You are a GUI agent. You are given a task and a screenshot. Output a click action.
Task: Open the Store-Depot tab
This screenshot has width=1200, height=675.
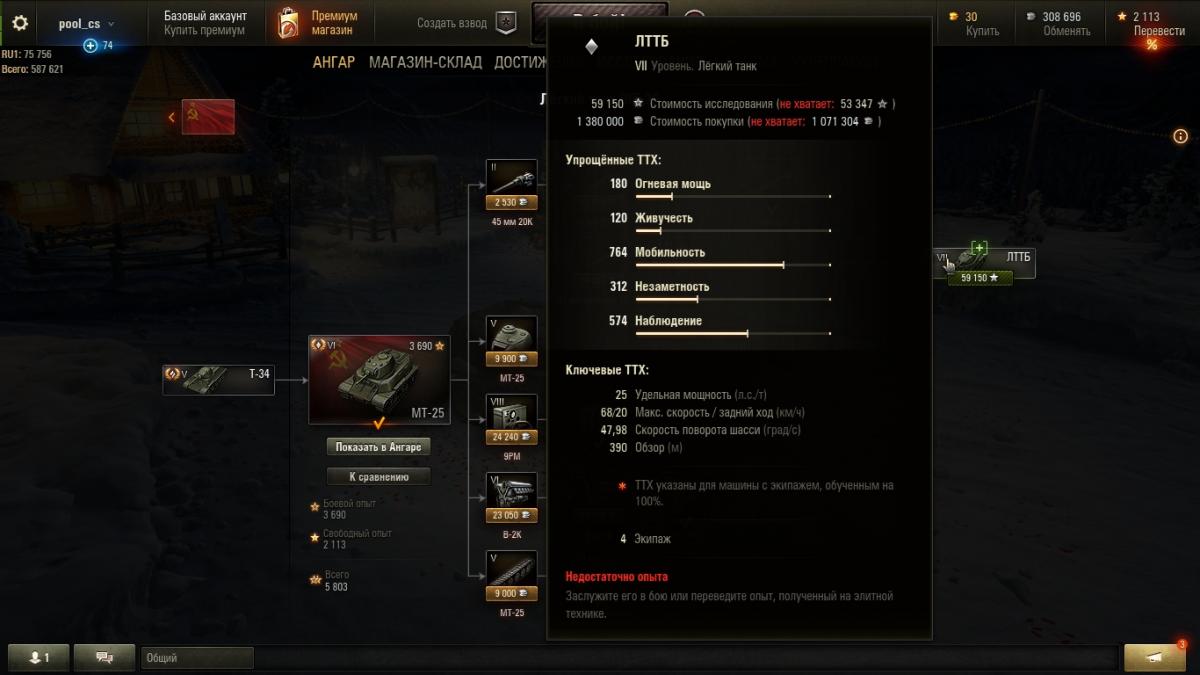pos(426,62)
